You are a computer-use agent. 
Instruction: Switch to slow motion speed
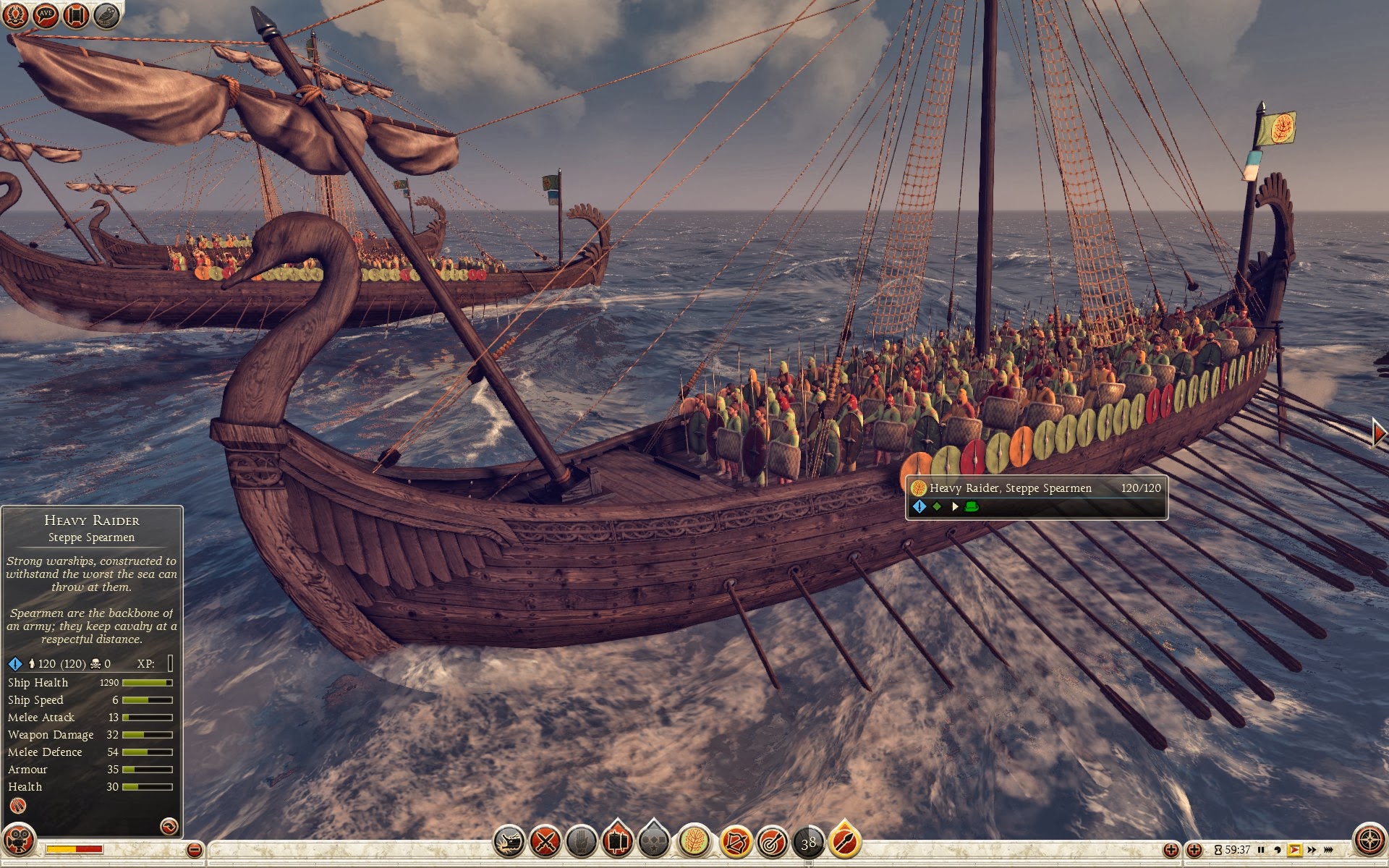[1278, 850]
